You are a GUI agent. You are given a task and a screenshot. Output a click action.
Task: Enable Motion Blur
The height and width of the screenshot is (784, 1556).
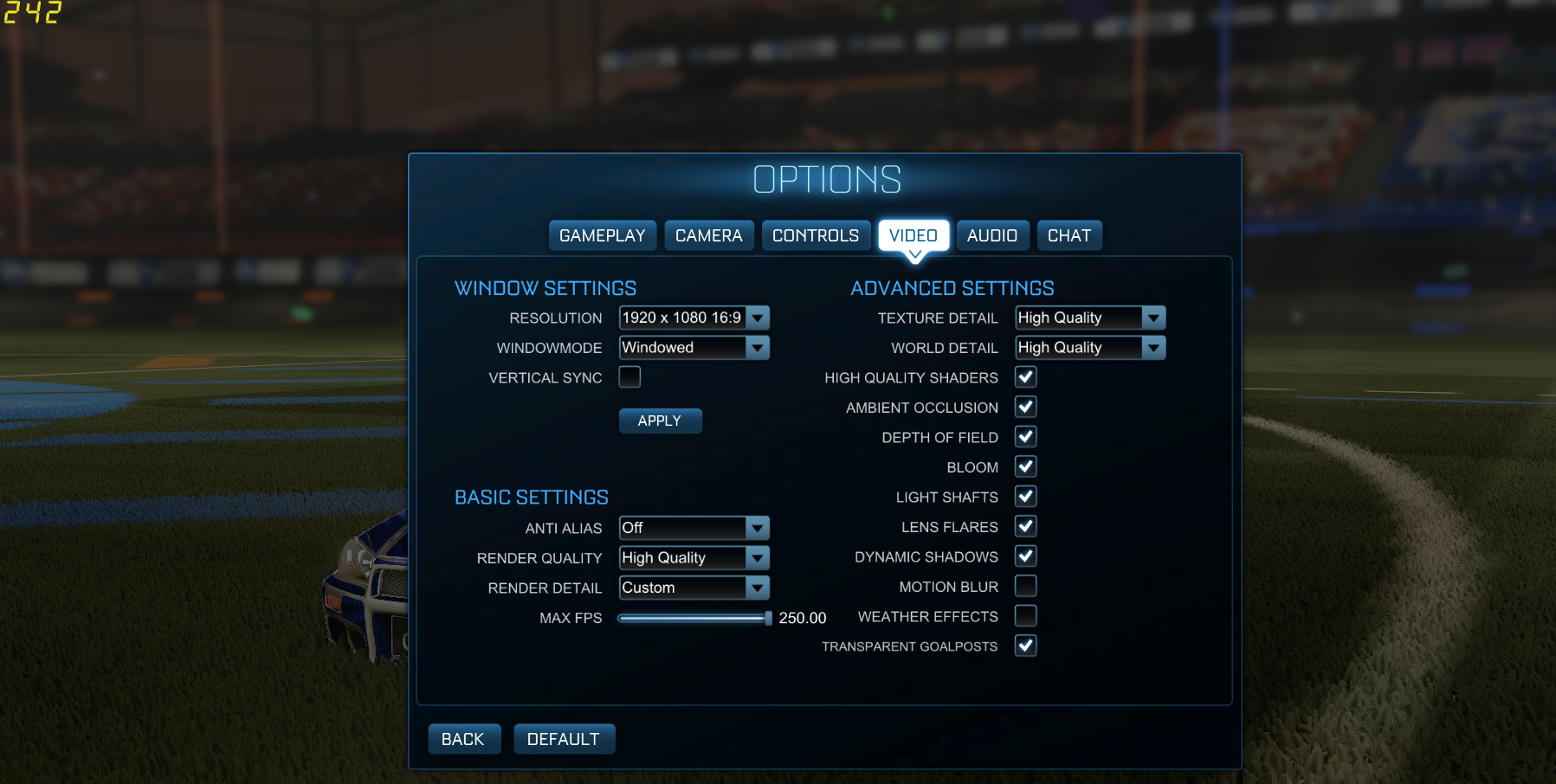1025,586
